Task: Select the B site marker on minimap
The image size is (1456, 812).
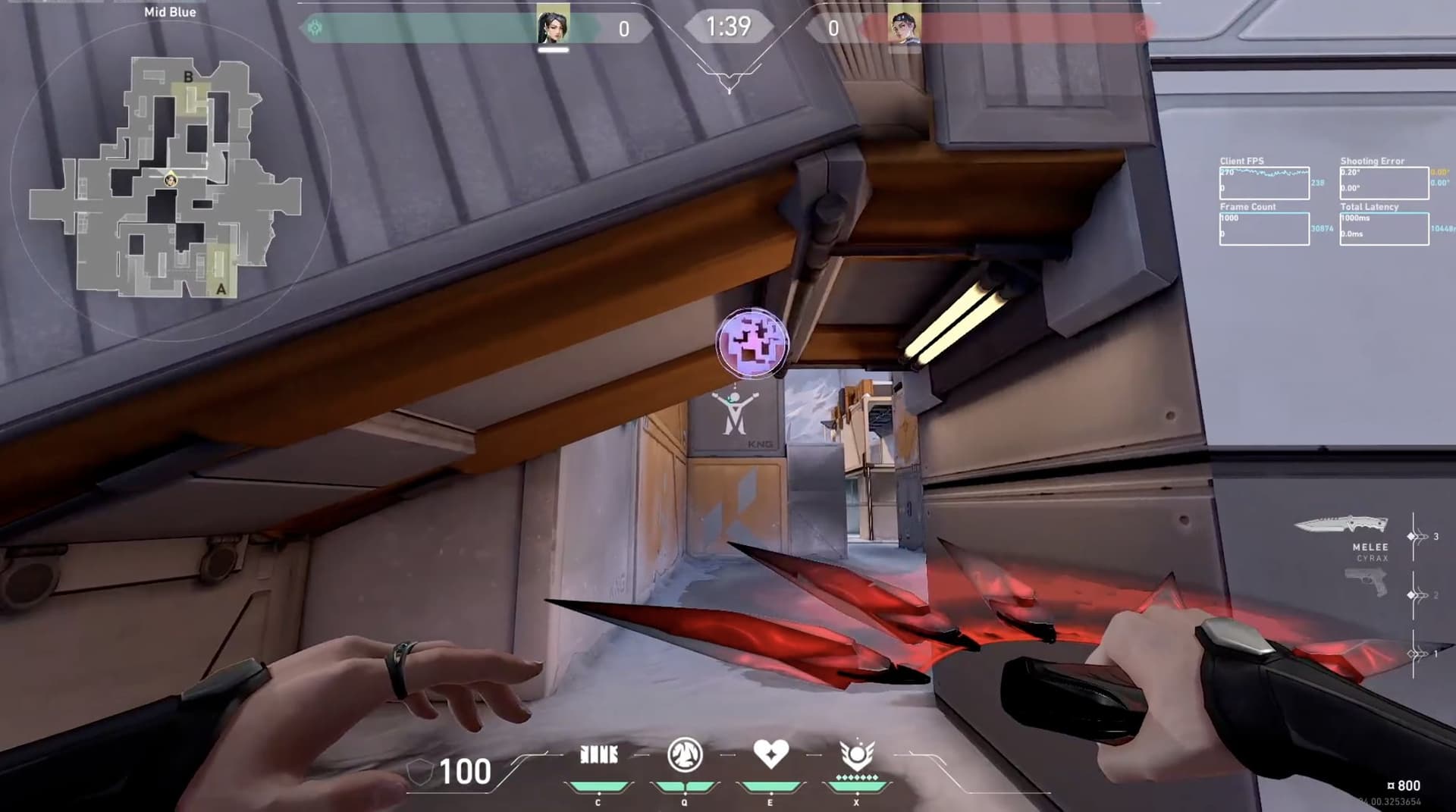Action: tap(188, 77)
